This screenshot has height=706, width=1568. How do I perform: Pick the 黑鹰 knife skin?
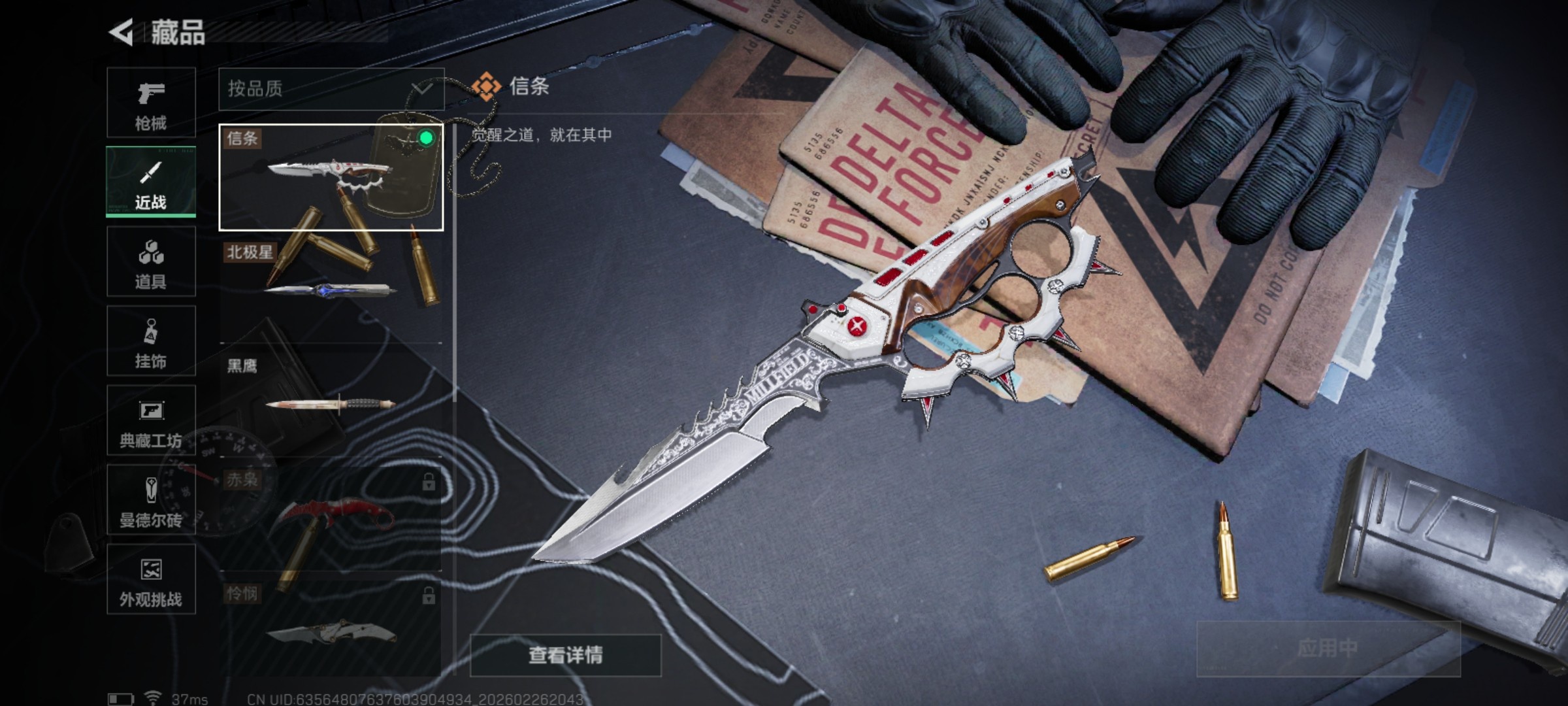[x=331, y=400]
